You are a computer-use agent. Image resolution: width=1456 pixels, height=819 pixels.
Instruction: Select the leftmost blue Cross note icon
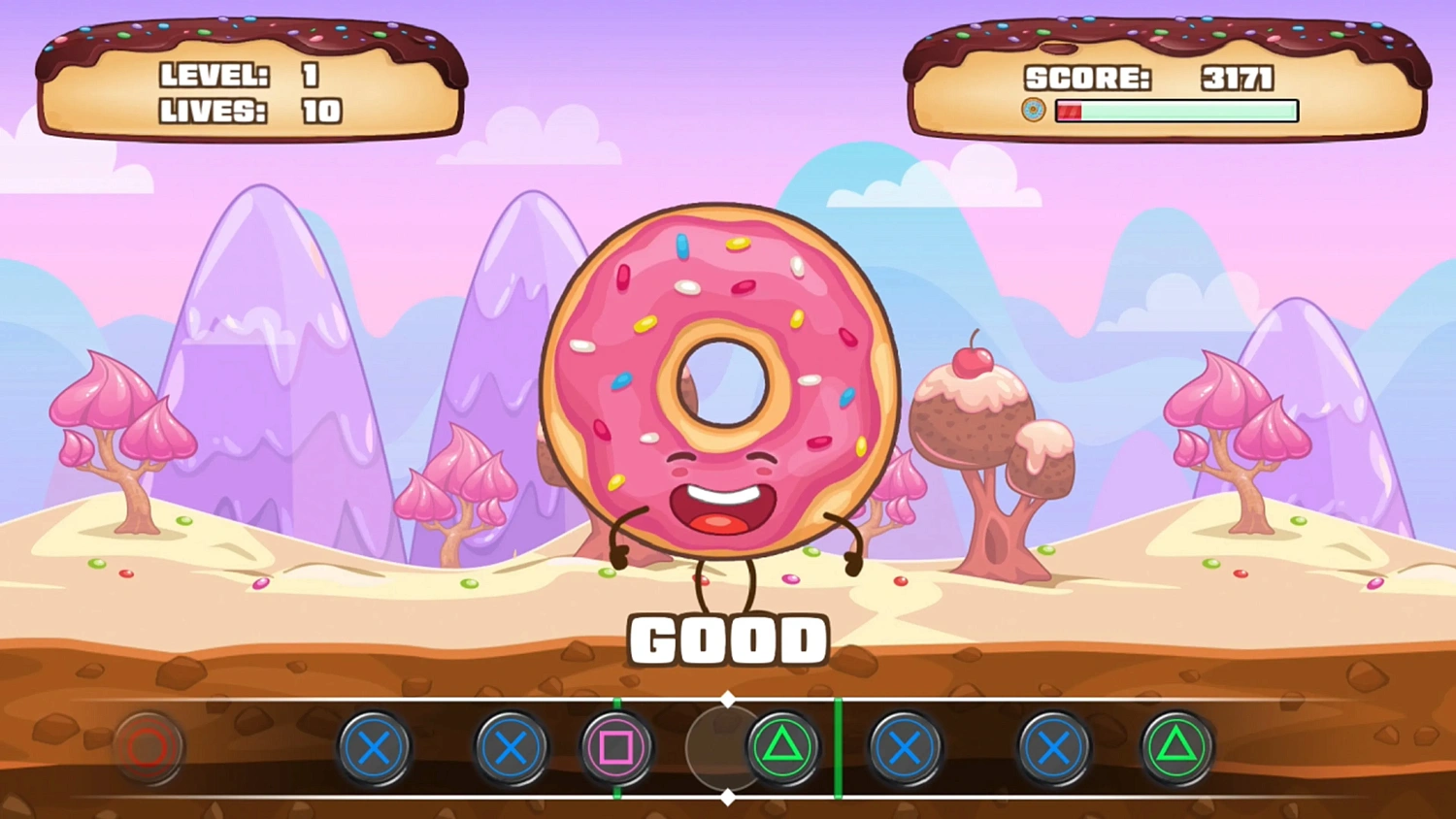coord(375,747)
